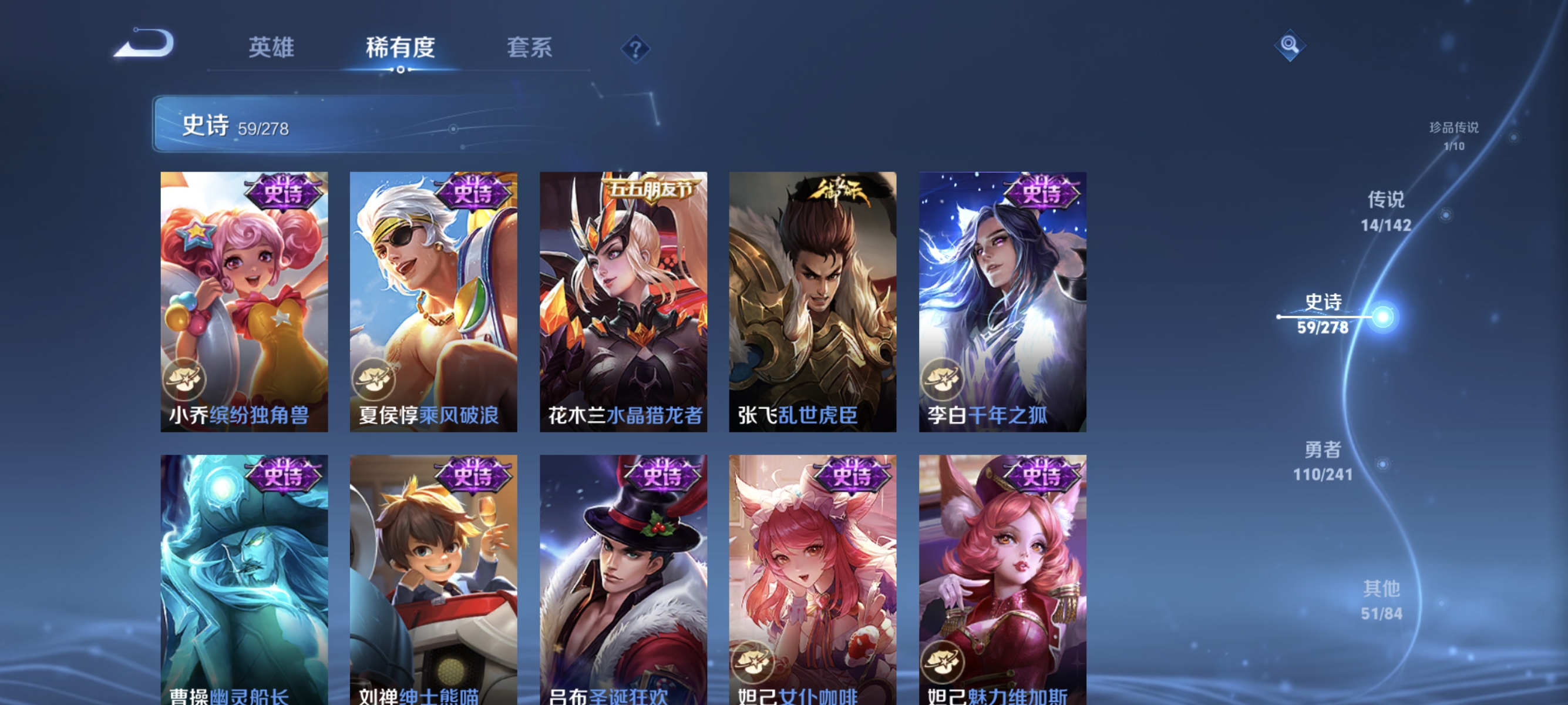The image size is (1568, 705).
Task: Switch to the 英雄 tab
Action: [x=272, y=49]
